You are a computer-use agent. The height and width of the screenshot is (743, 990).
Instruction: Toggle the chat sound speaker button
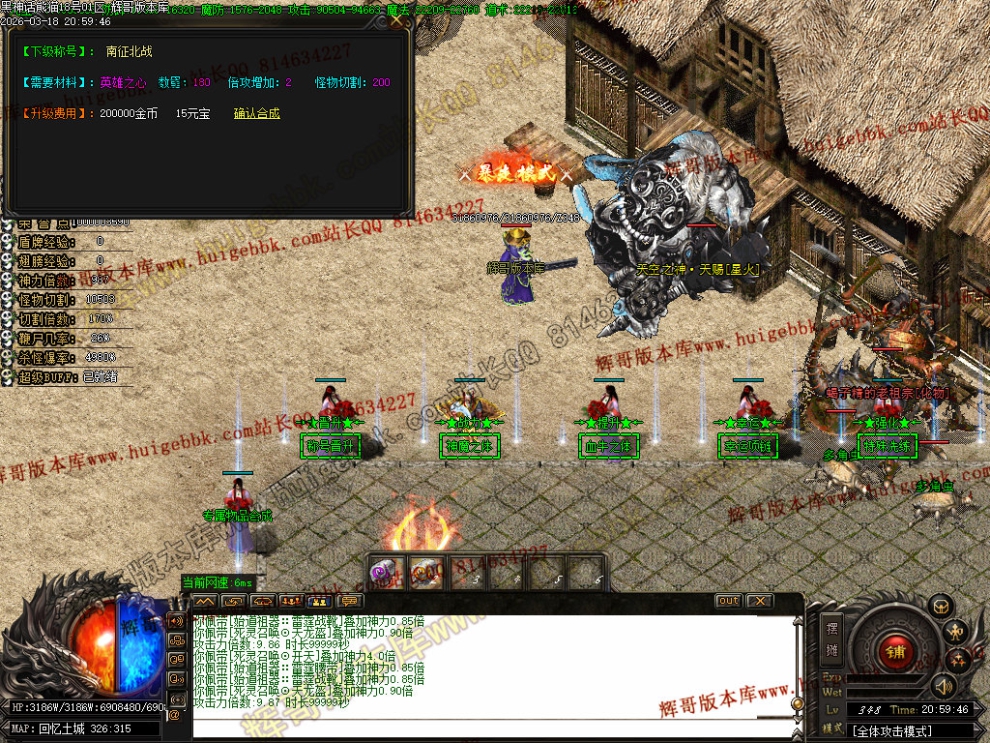pyautogui.click(x=175, y=621)
